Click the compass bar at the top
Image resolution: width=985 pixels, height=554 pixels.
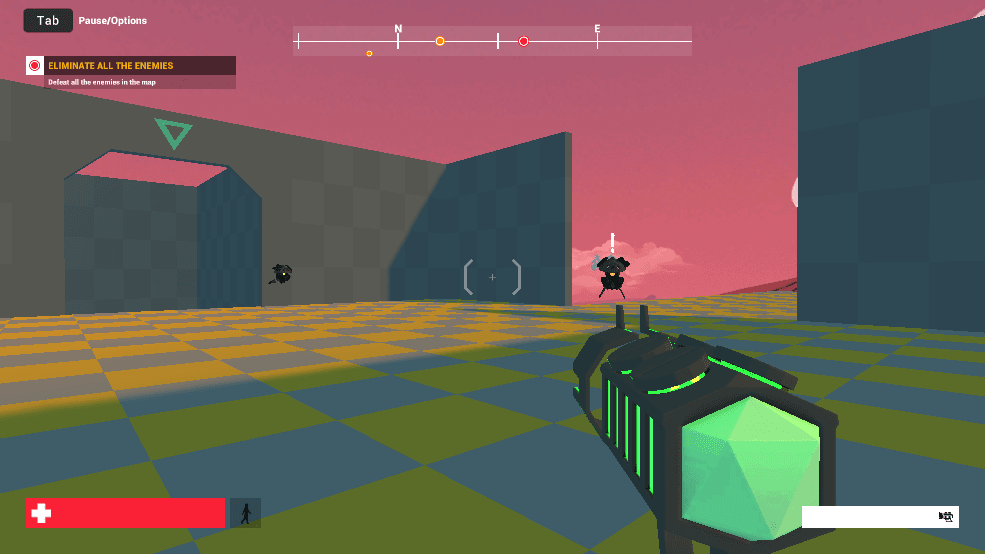point(492,41)
